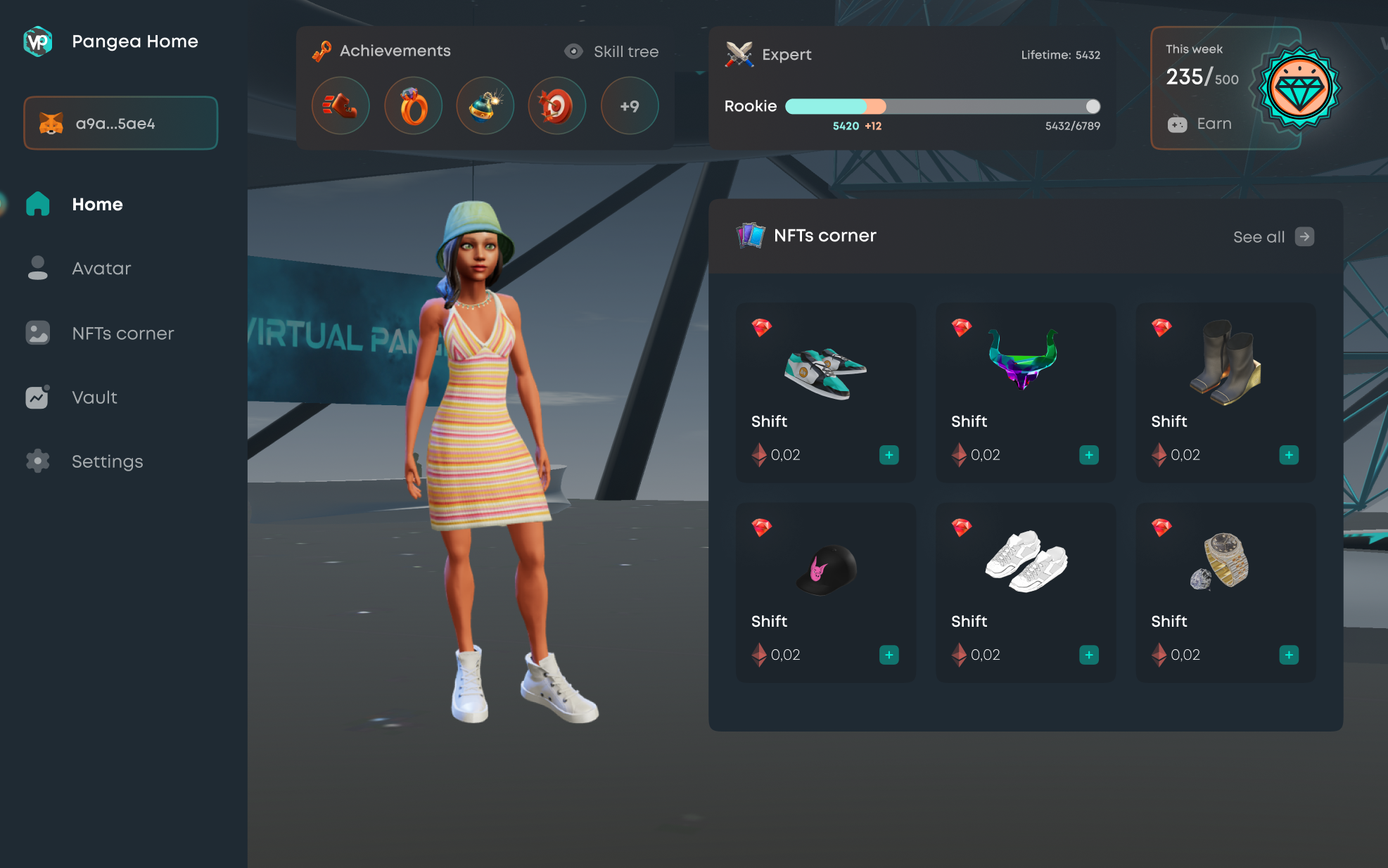Click the a9a...5ae4 wallet button
The image size is (1388, 868).
pyautogui.click(x=120, y=123)
